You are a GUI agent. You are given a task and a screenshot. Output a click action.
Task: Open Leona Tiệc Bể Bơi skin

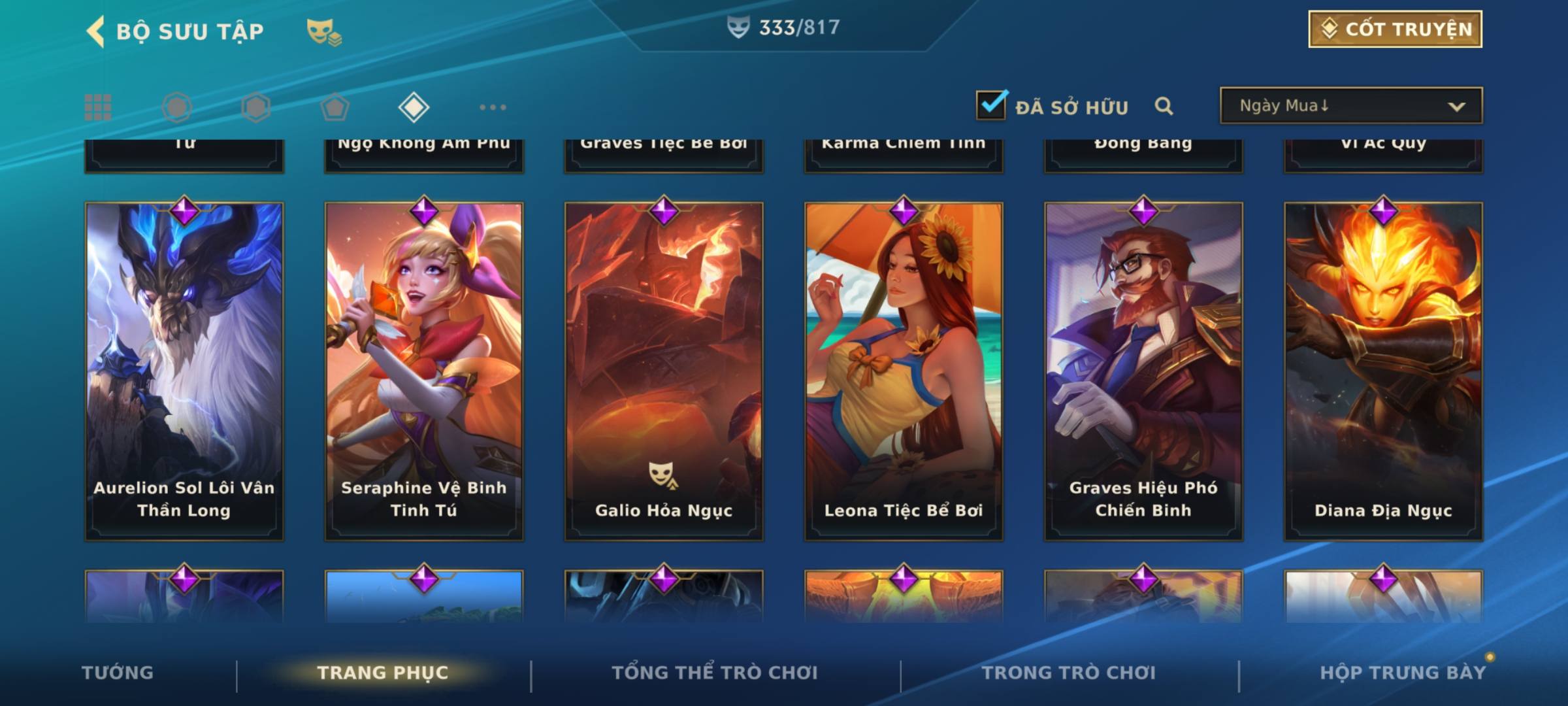(904, 371)
